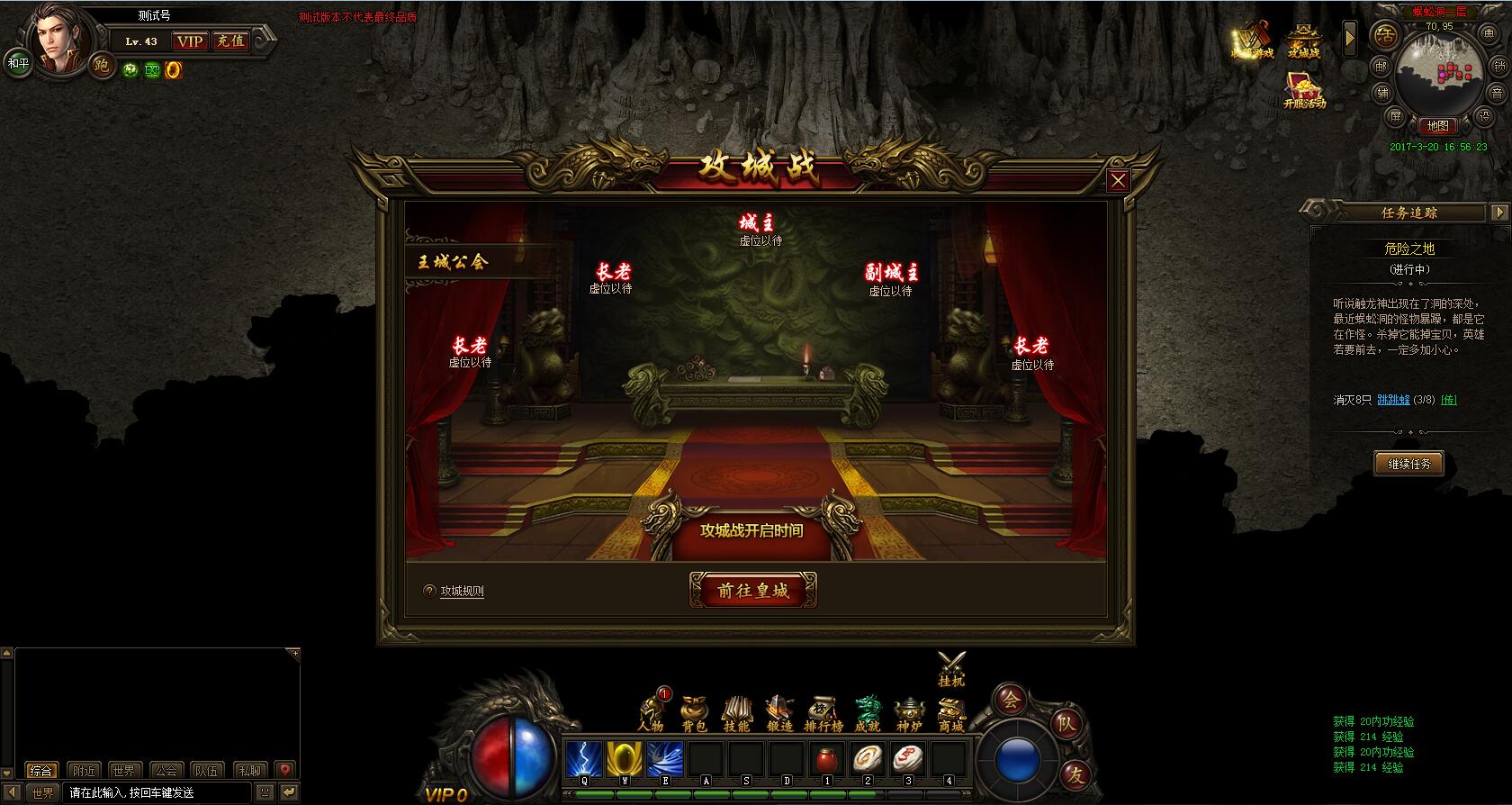1512x805 pixels.
Task: Click the 跳跳蛙 quest target link
Action: [x=1393, y=400]
